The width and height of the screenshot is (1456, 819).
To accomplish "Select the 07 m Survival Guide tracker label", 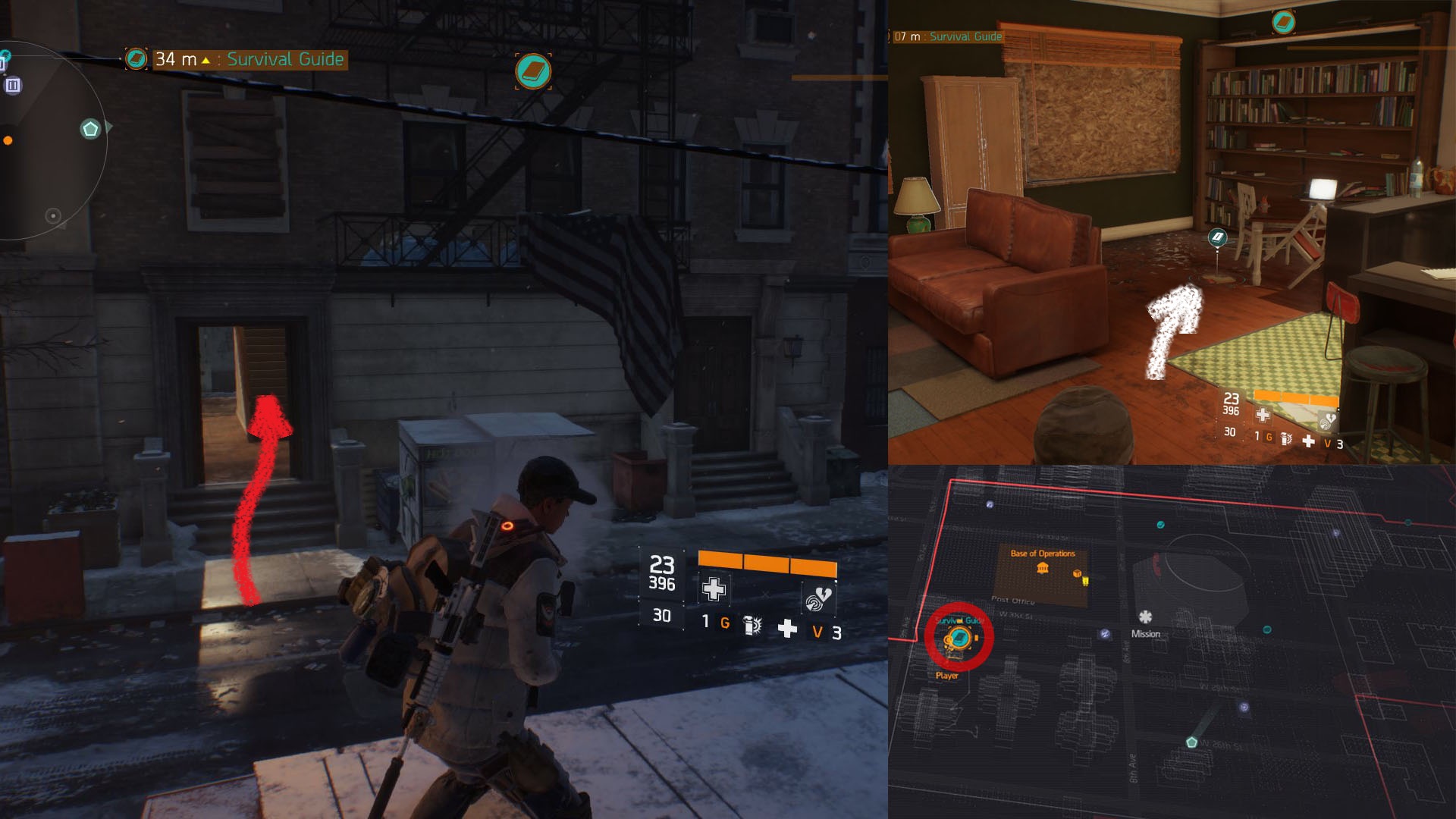I will 948,36.
